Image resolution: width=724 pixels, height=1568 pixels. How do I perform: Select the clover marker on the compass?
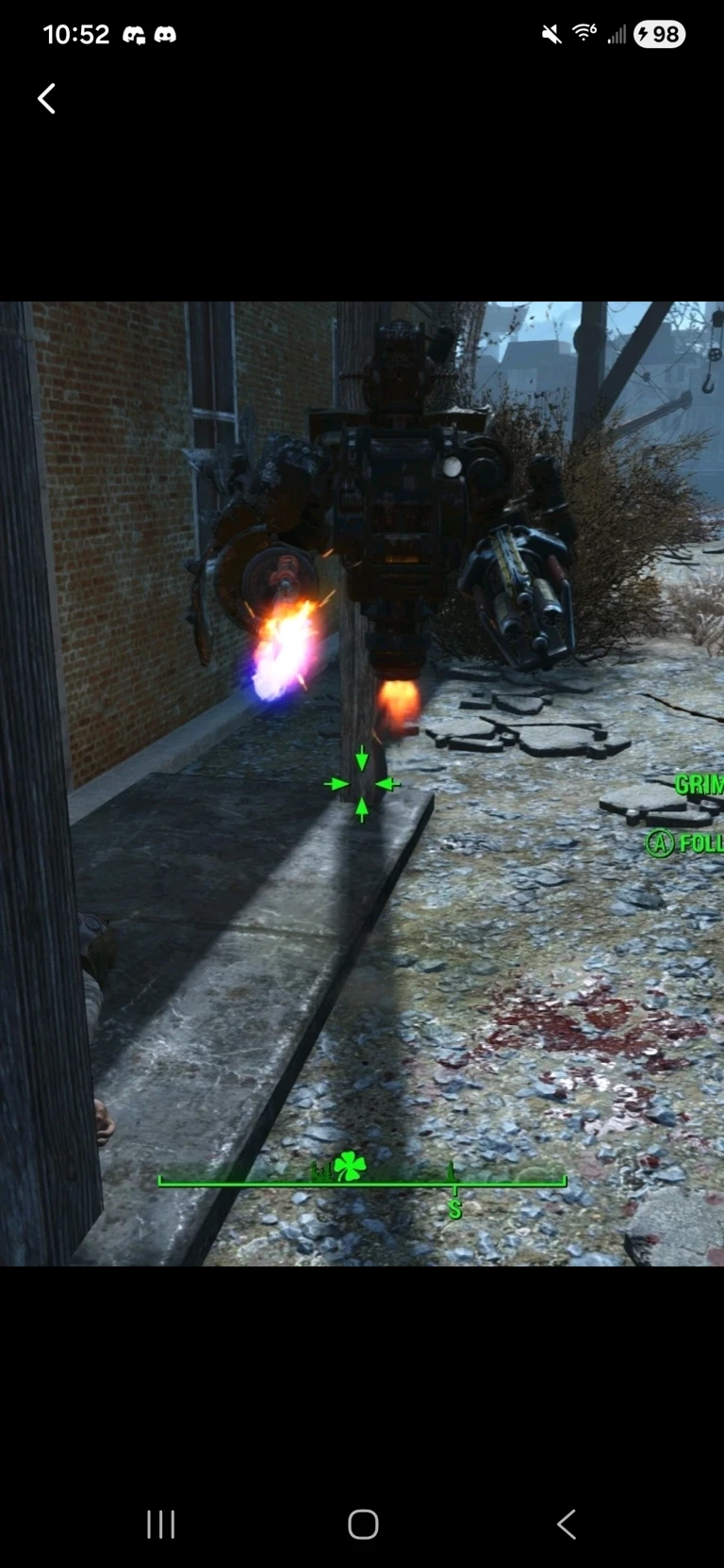point(350,1166)
